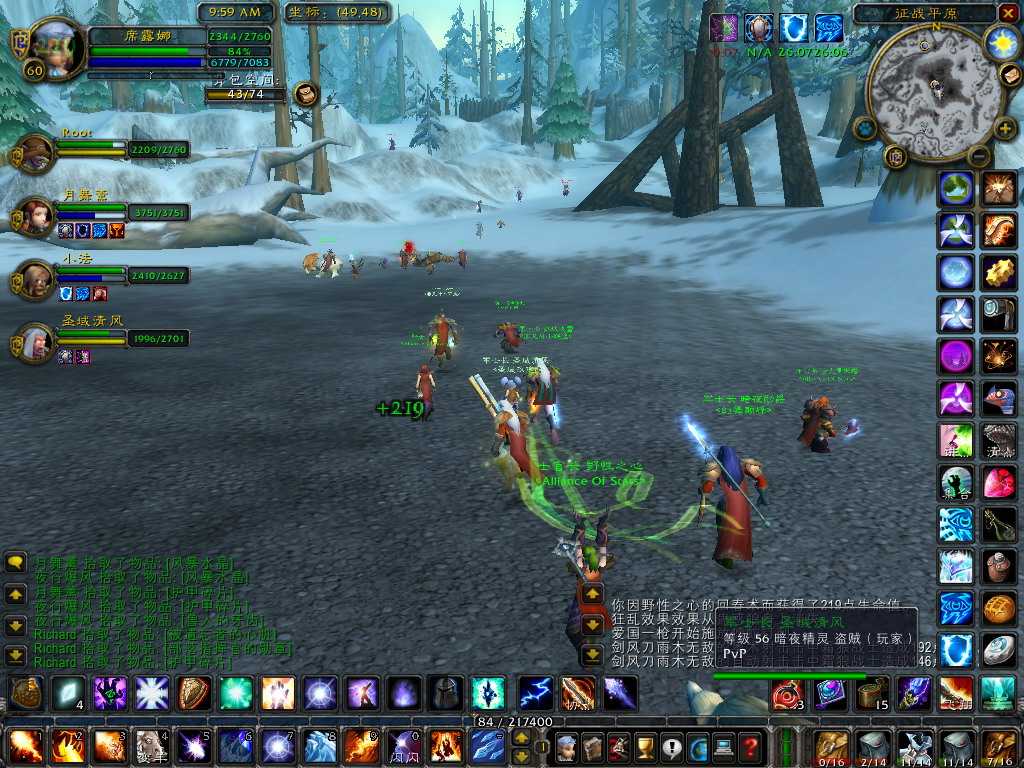
Task: Open the chat menu speech bubble button
Action: point(16,562)
